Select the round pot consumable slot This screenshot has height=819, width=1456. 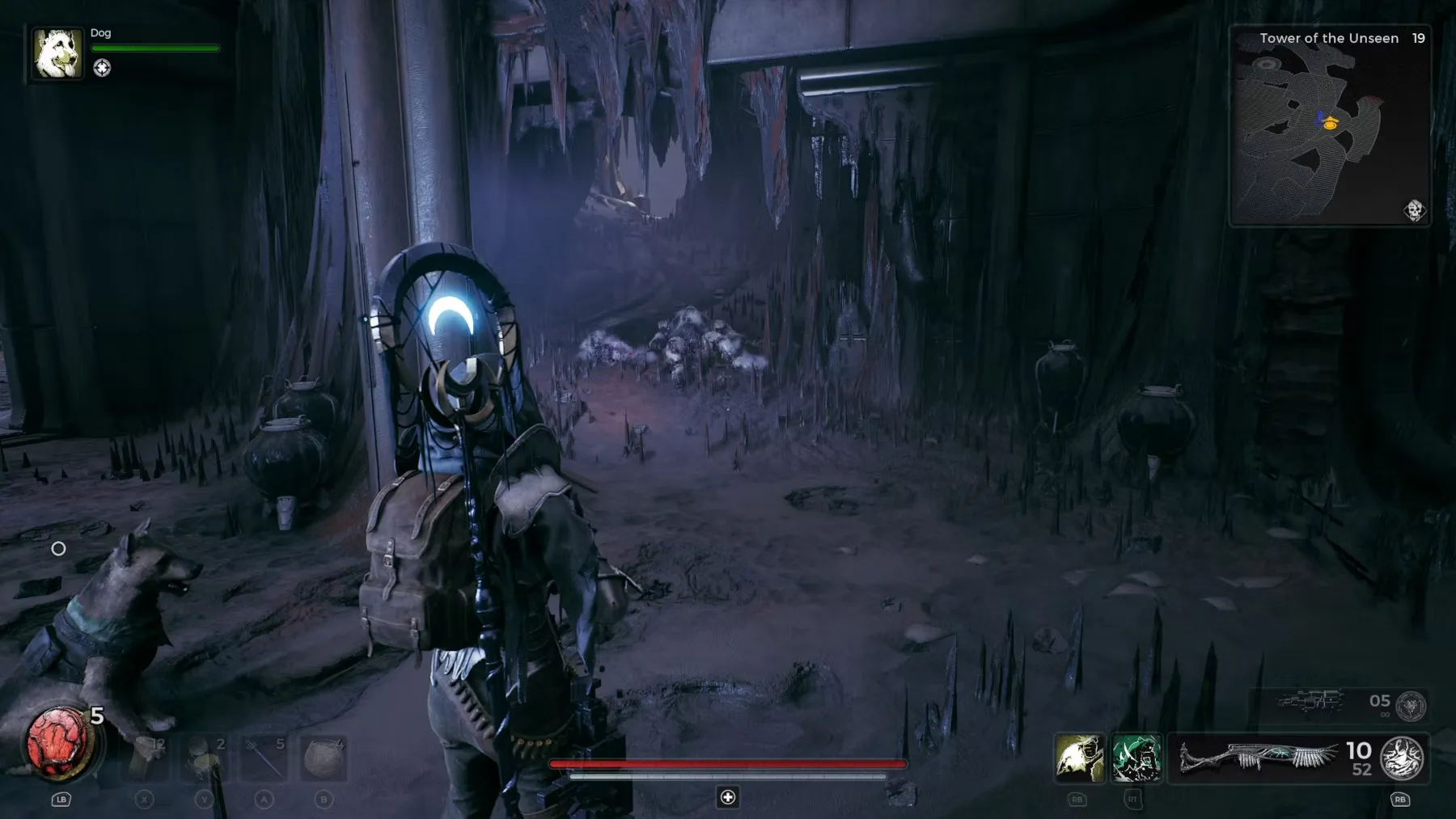click(324, 758)
